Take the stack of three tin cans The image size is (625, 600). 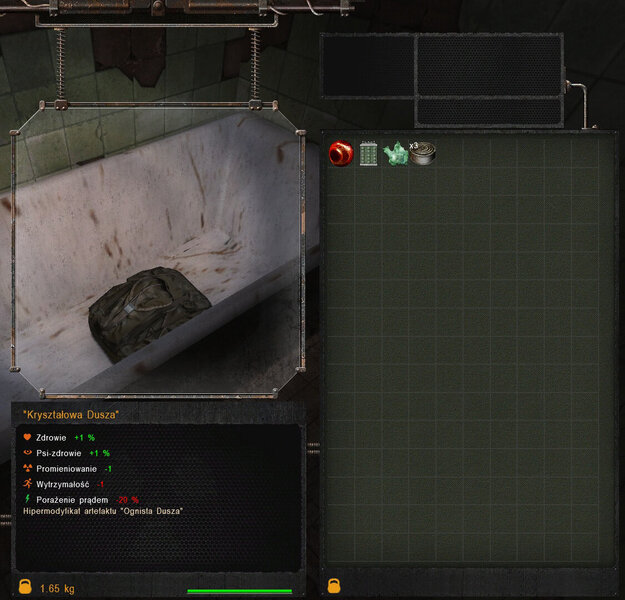423,153
